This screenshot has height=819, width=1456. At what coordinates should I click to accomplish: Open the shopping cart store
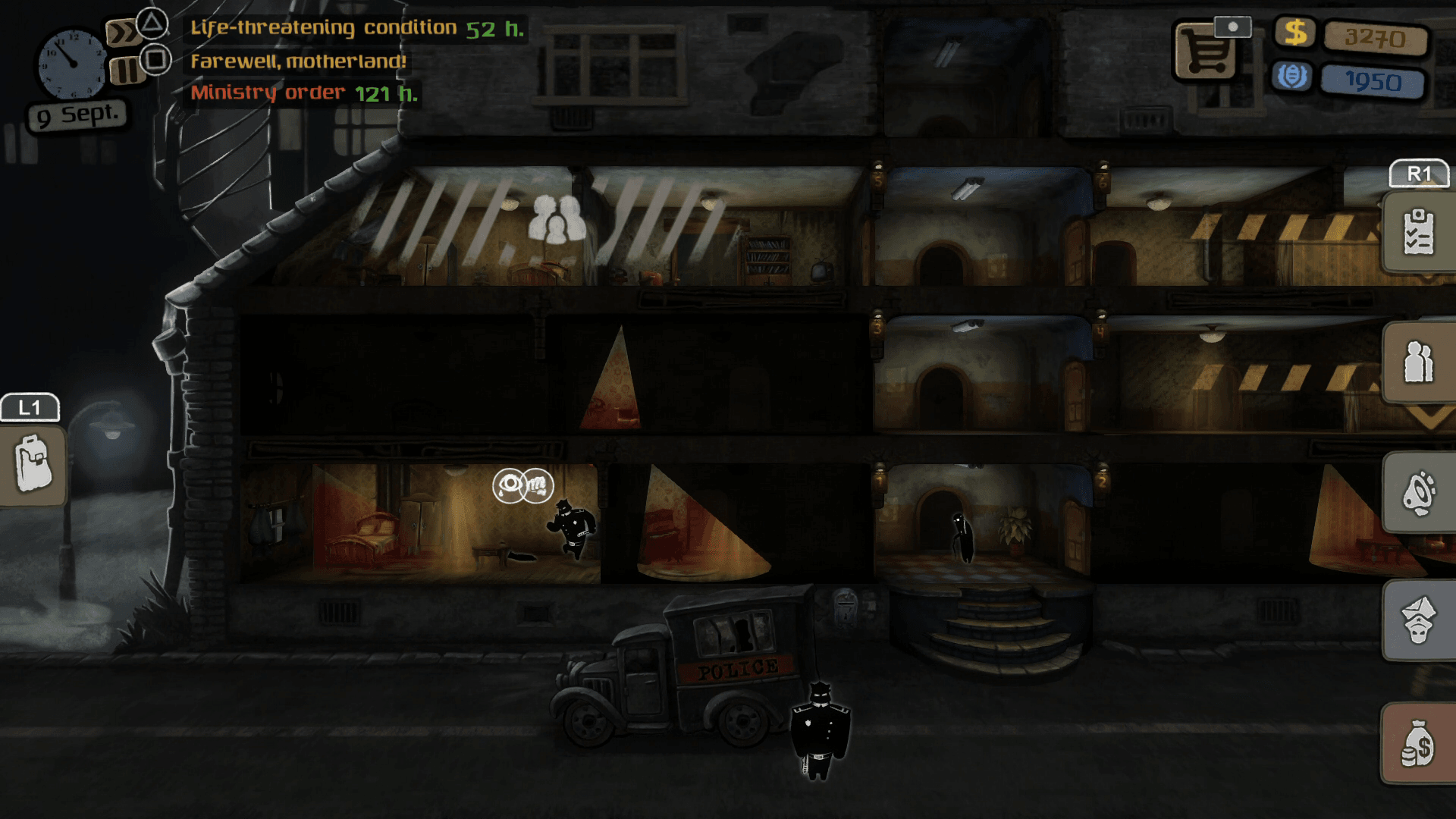click(1206, 53)
